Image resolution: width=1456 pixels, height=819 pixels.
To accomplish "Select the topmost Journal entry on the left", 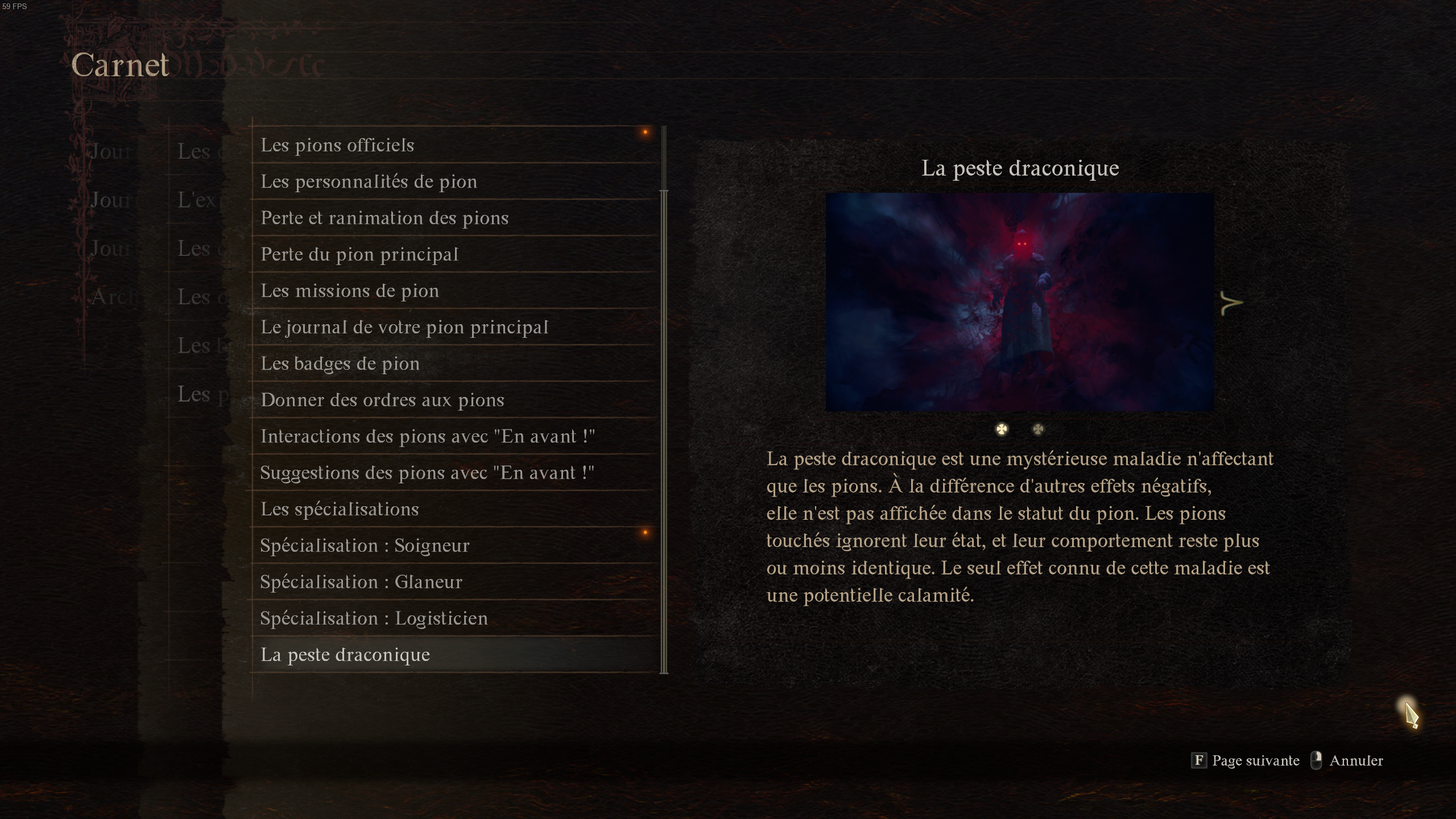I will click(x=111, y=151).
